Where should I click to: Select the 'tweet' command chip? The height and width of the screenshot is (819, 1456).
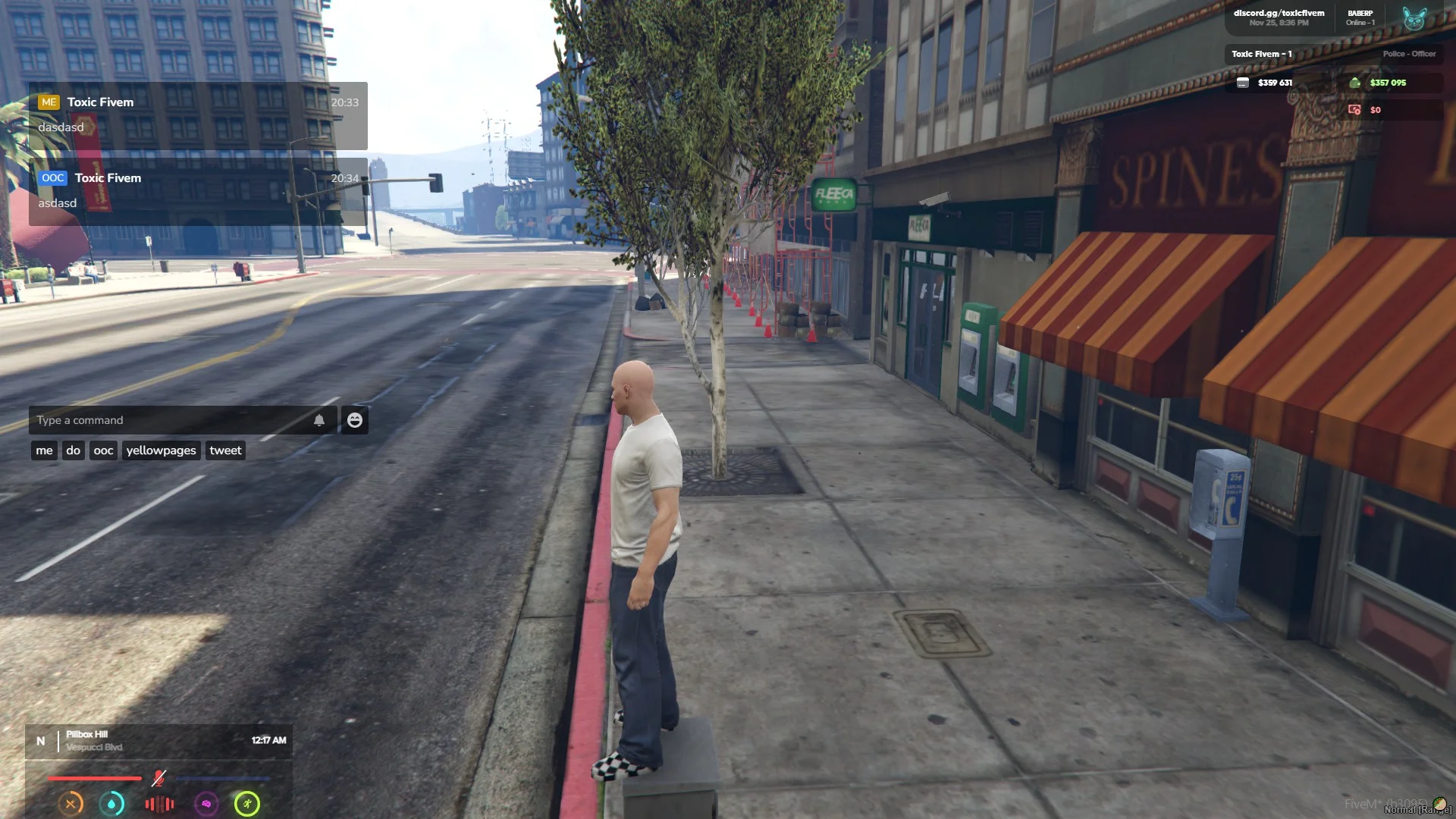tap(225, 450)
